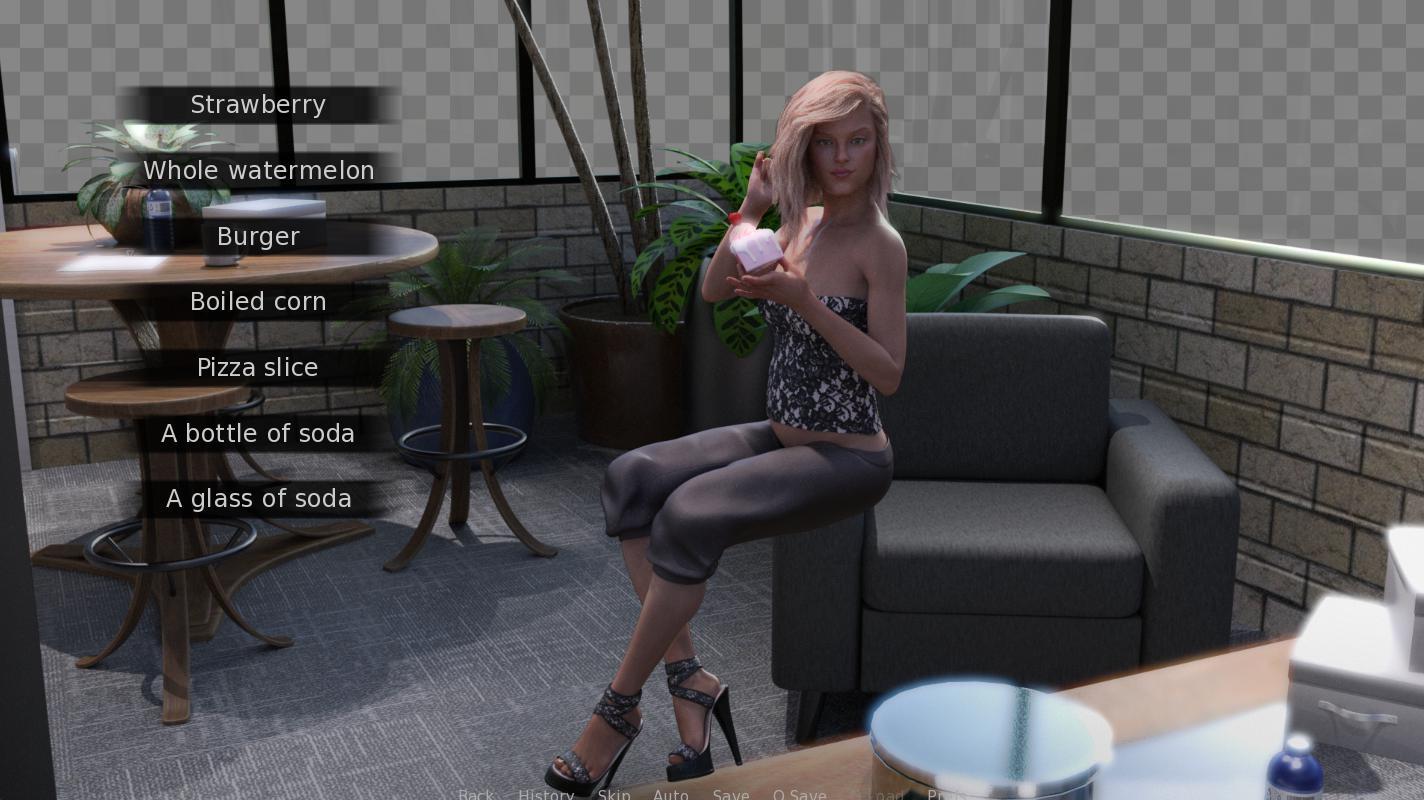
Task: Select Whole watermelon from the choices
Action: click(258, 171)
